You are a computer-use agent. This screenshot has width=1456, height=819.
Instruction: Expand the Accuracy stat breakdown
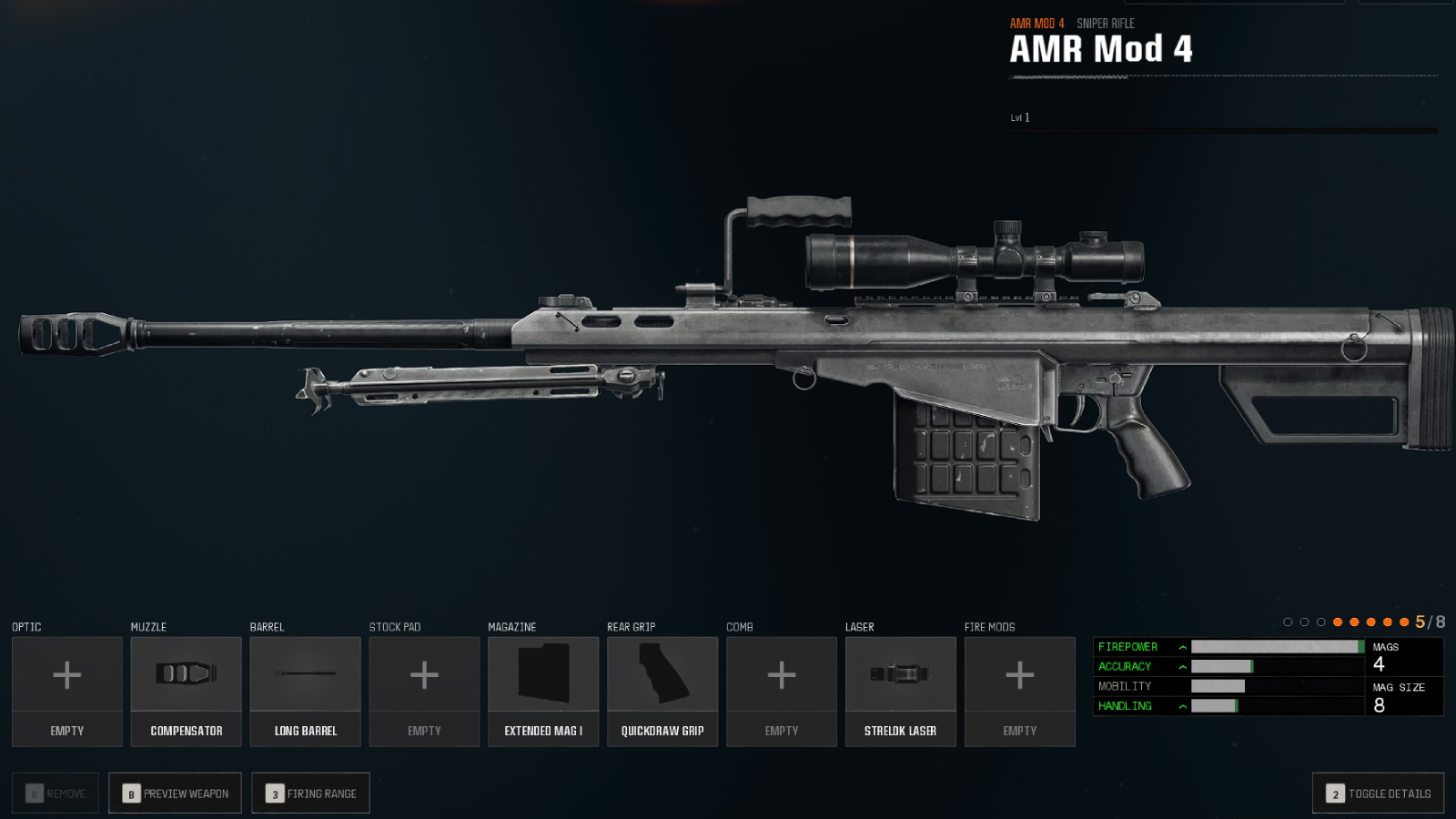click(x=1180, y=666)
